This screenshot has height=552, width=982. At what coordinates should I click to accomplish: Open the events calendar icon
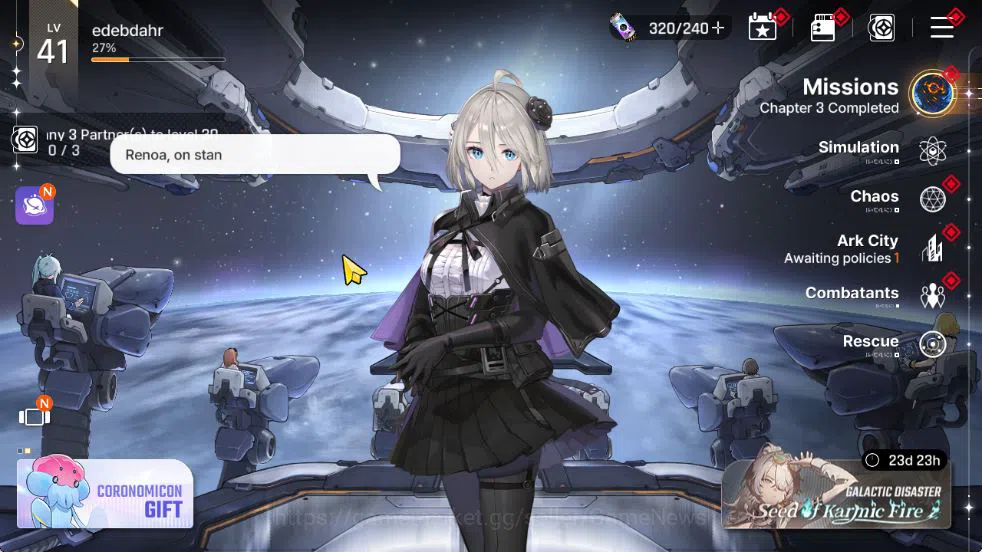[763, 28]
